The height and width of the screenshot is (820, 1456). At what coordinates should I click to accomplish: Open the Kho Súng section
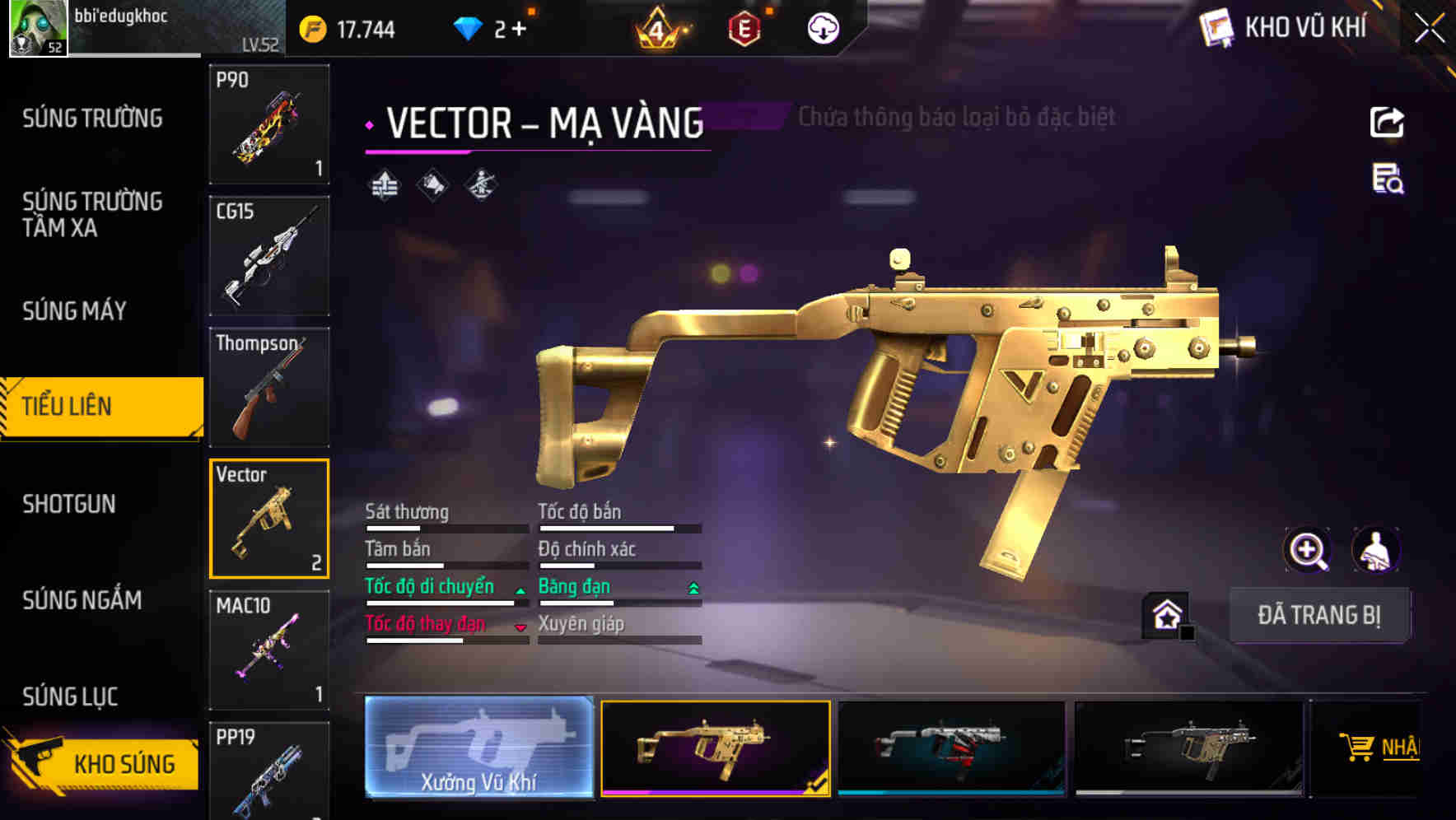point(103,763)
